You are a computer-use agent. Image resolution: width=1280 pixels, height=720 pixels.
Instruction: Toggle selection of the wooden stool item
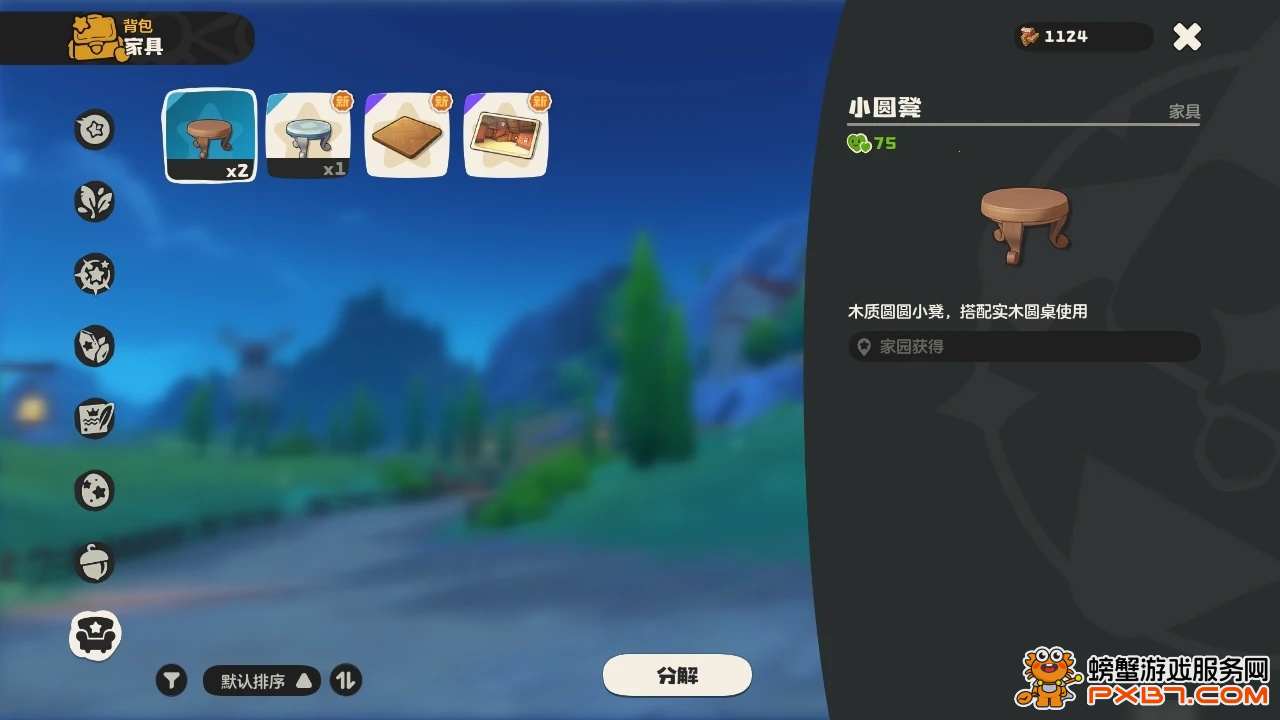[x=209, y=134]
